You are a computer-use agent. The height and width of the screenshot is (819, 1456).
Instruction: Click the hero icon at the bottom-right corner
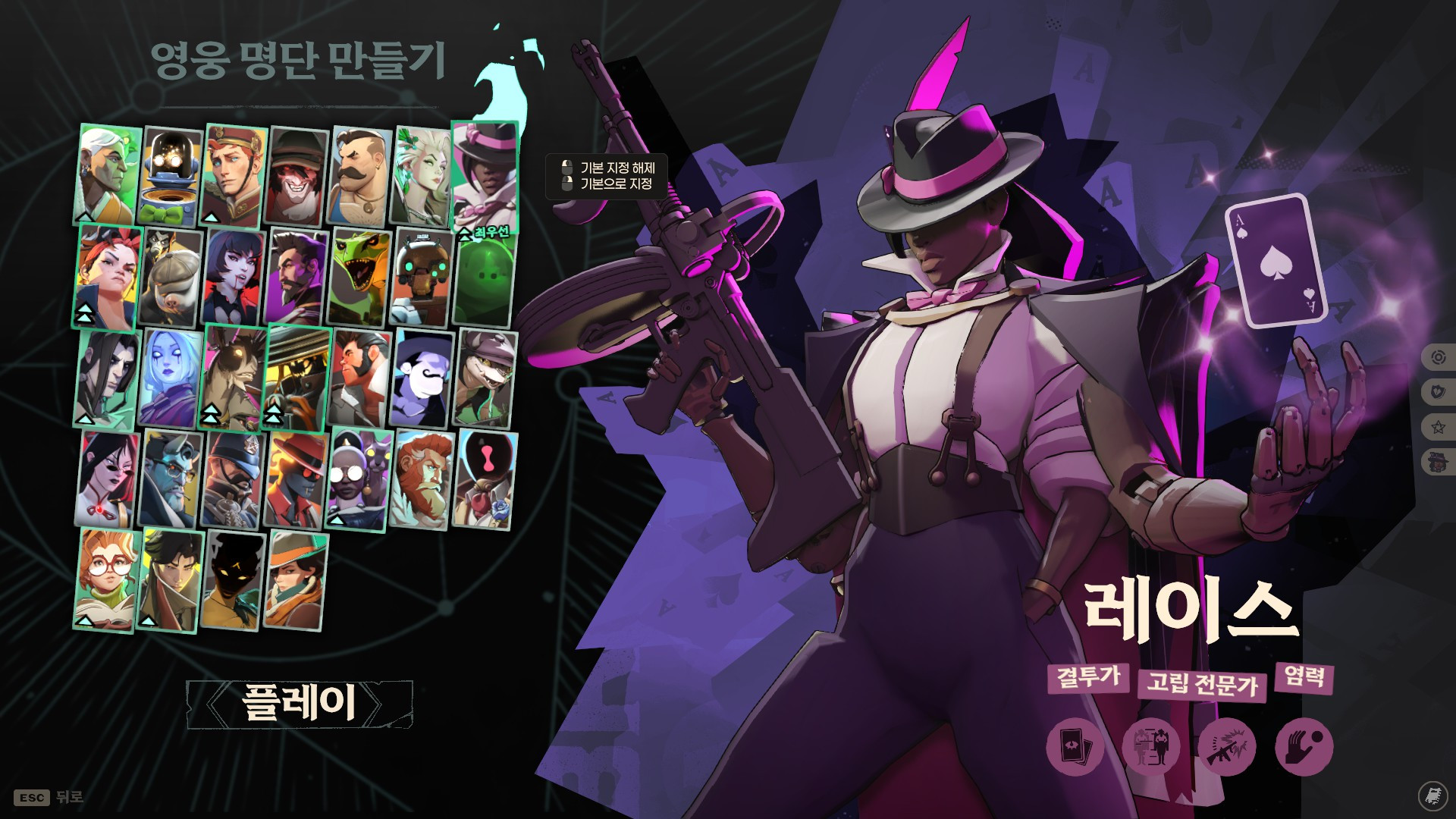tap(1434, 795)
